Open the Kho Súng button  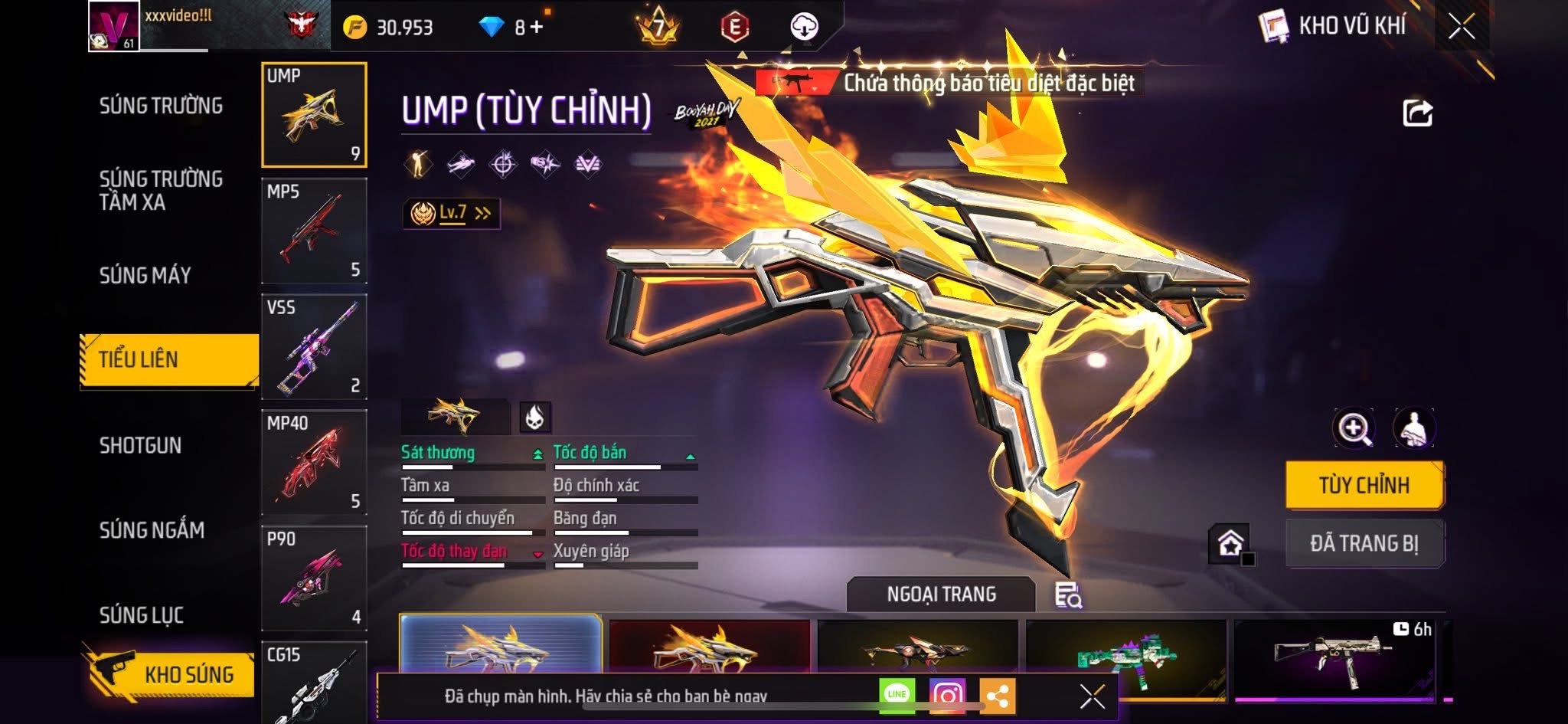point(170,673)
